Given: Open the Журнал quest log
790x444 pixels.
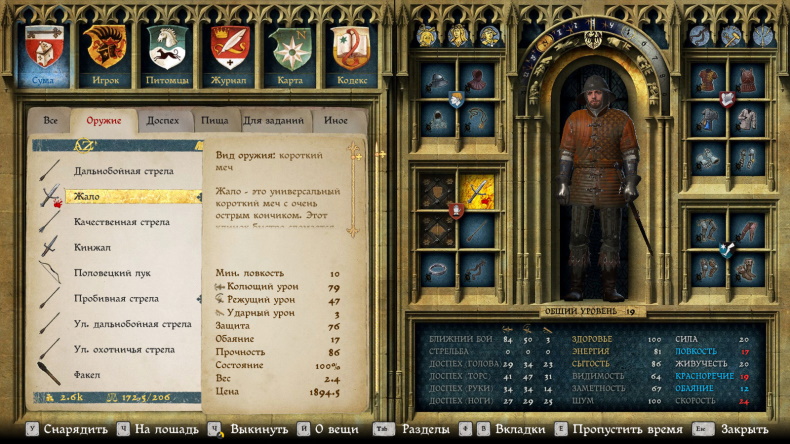Looking at the screenshot, I should pos(229,54).
